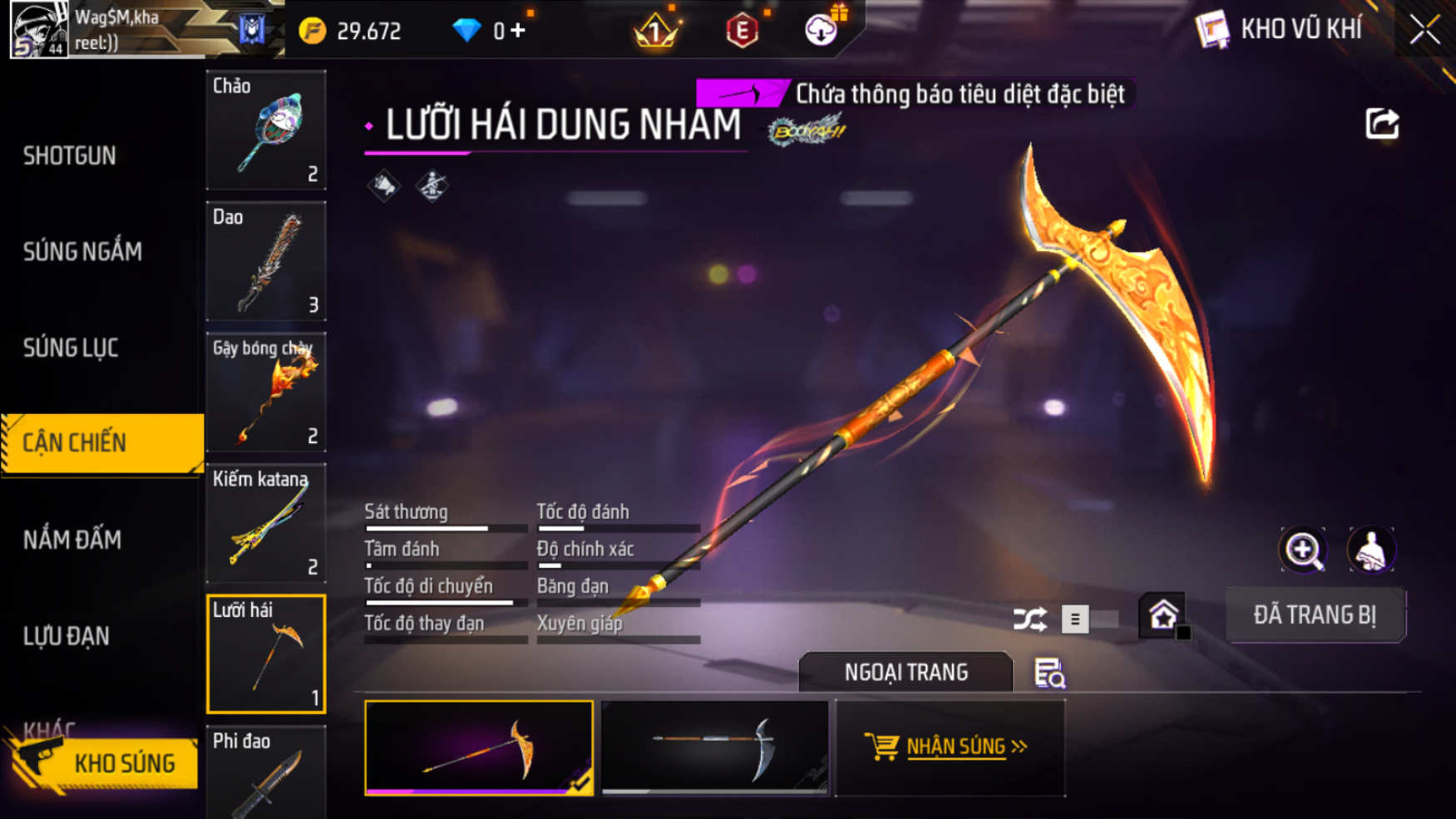This screenshot has width=1456, height=819.
Task: Select the Chảo melee weapon tile
Action: coord(266,130)
